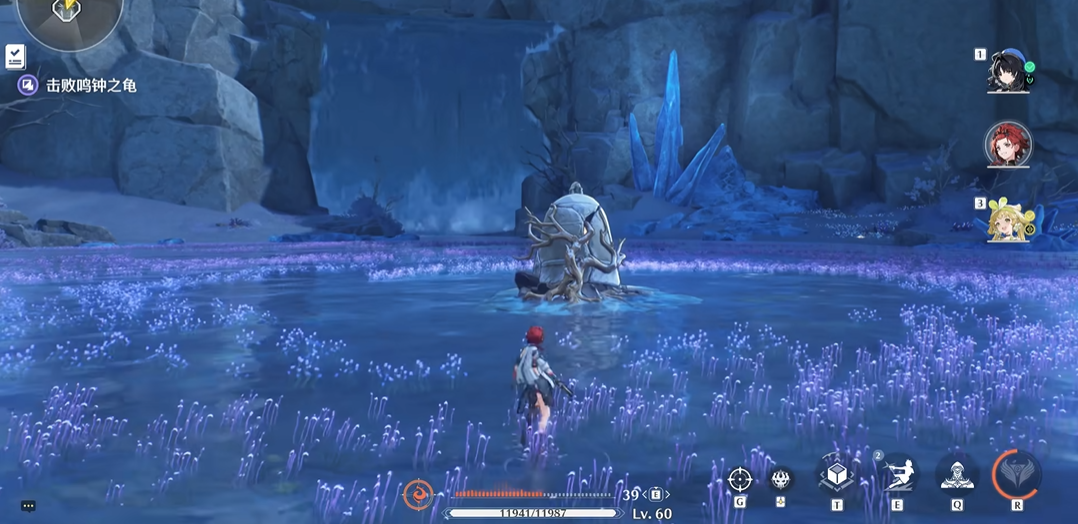Click the echo creature mask icon
The width and height of the screenshot is (1078, 524).
click(781, 478)
